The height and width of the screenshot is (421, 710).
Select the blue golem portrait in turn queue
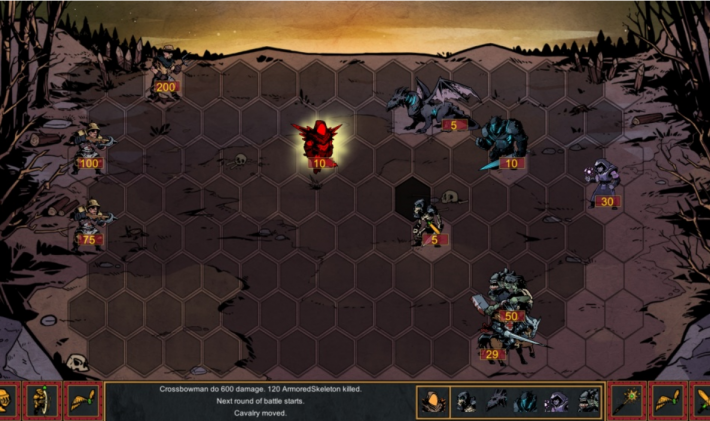point(526,402)
